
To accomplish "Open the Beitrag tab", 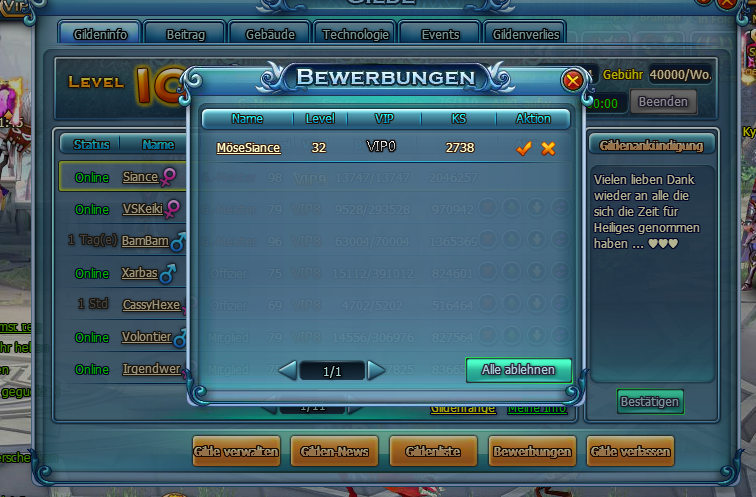I will 186,34.
